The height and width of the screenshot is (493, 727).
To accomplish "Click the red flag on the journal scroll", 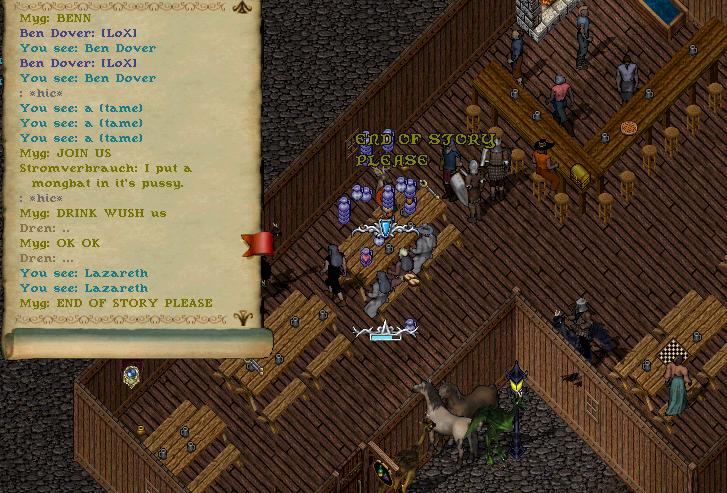I will pyautogui.click(x=259, y=243).
